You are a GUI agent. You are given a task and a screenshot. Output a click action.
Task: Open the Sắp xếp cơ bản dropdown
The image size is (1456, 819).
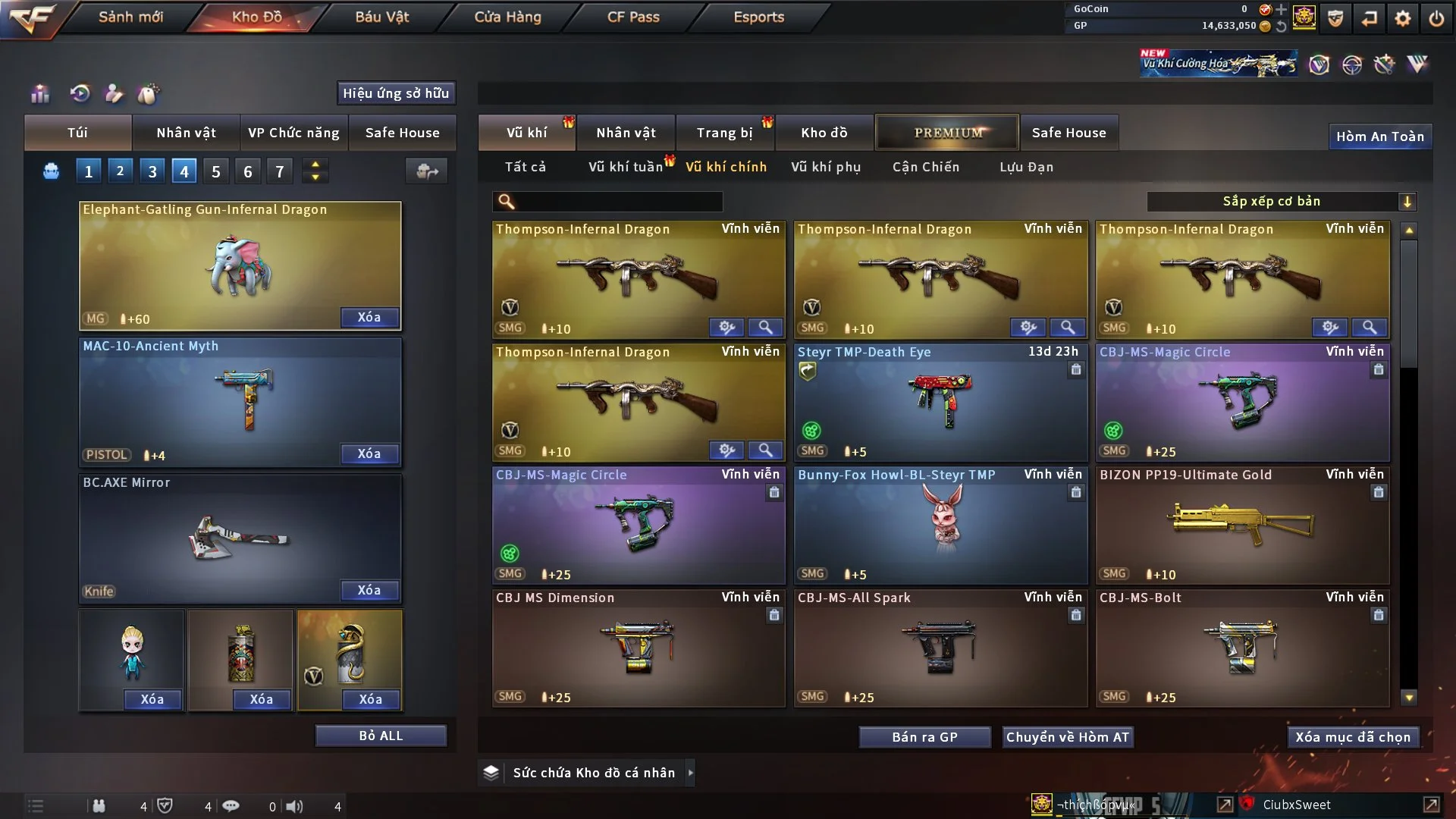coord(1282,201)
